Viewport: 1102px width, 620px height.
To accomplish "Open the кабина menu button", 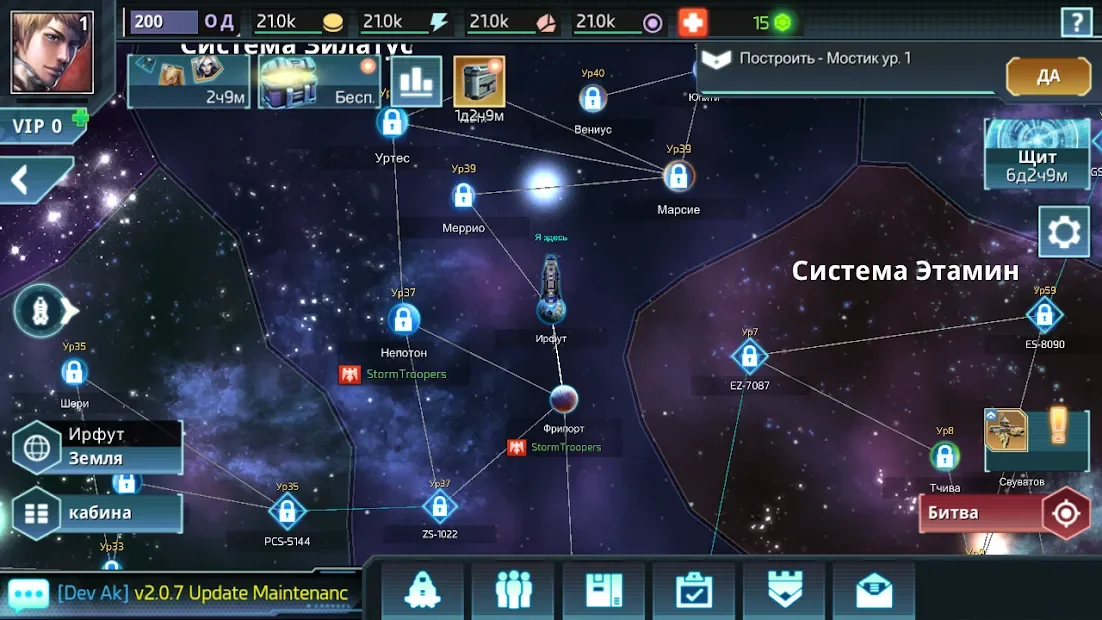I will (98, 513).
